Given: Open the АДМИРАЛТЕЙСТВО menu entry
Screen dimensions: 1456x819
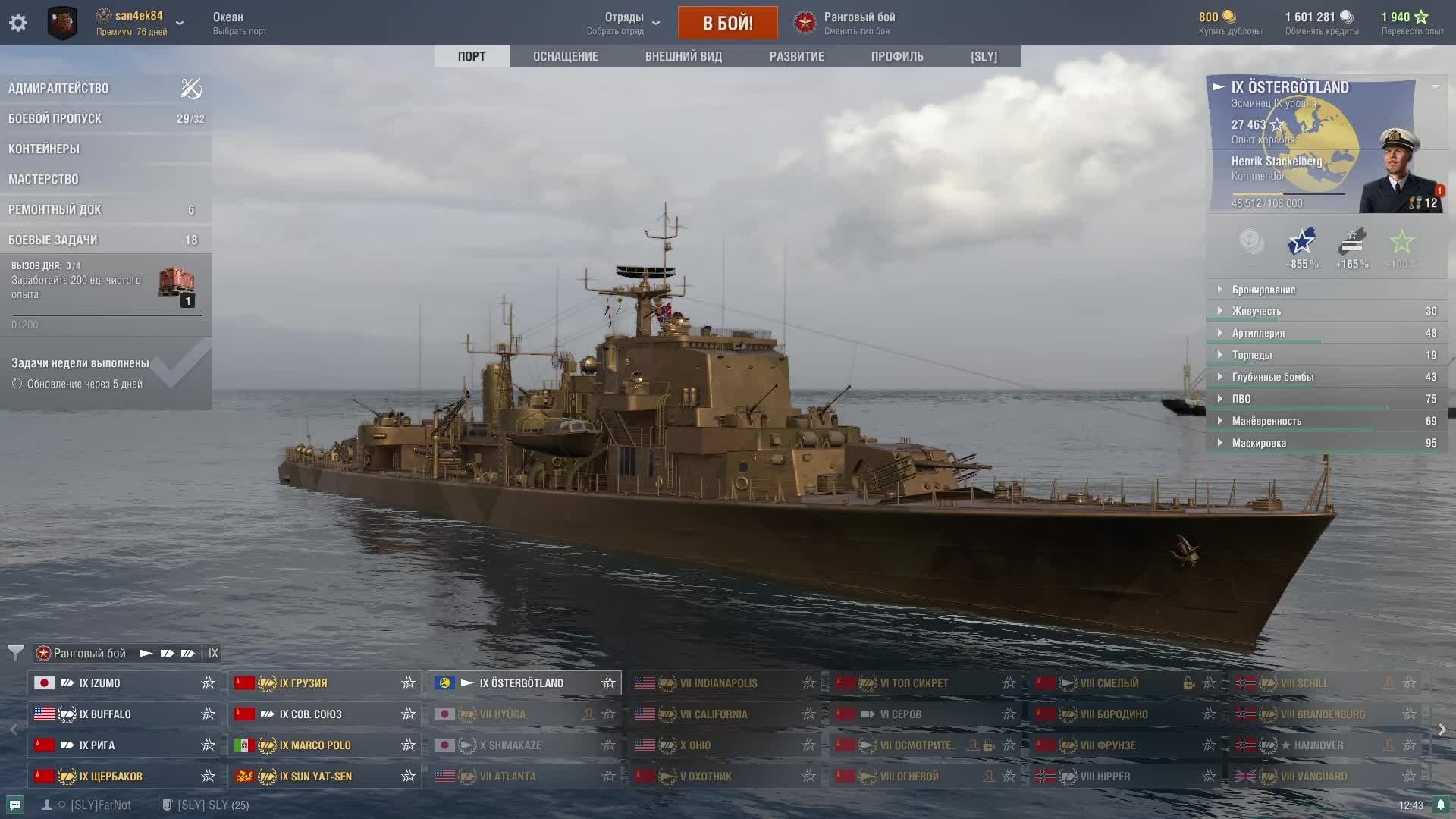Looking at the screenshot, I should [58, 88].
